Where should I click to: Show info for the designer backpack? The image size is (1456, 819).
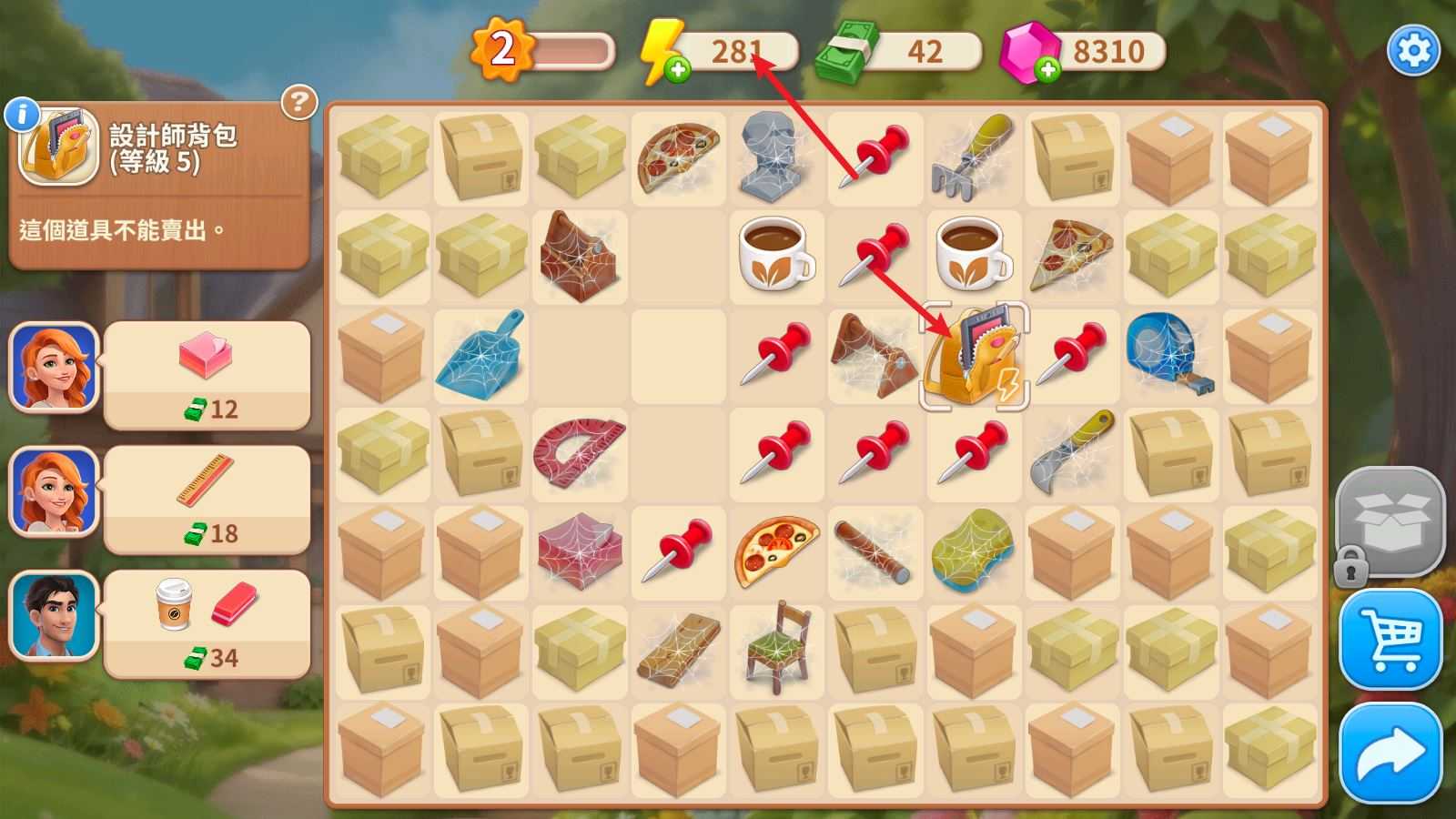coord(22,115)
